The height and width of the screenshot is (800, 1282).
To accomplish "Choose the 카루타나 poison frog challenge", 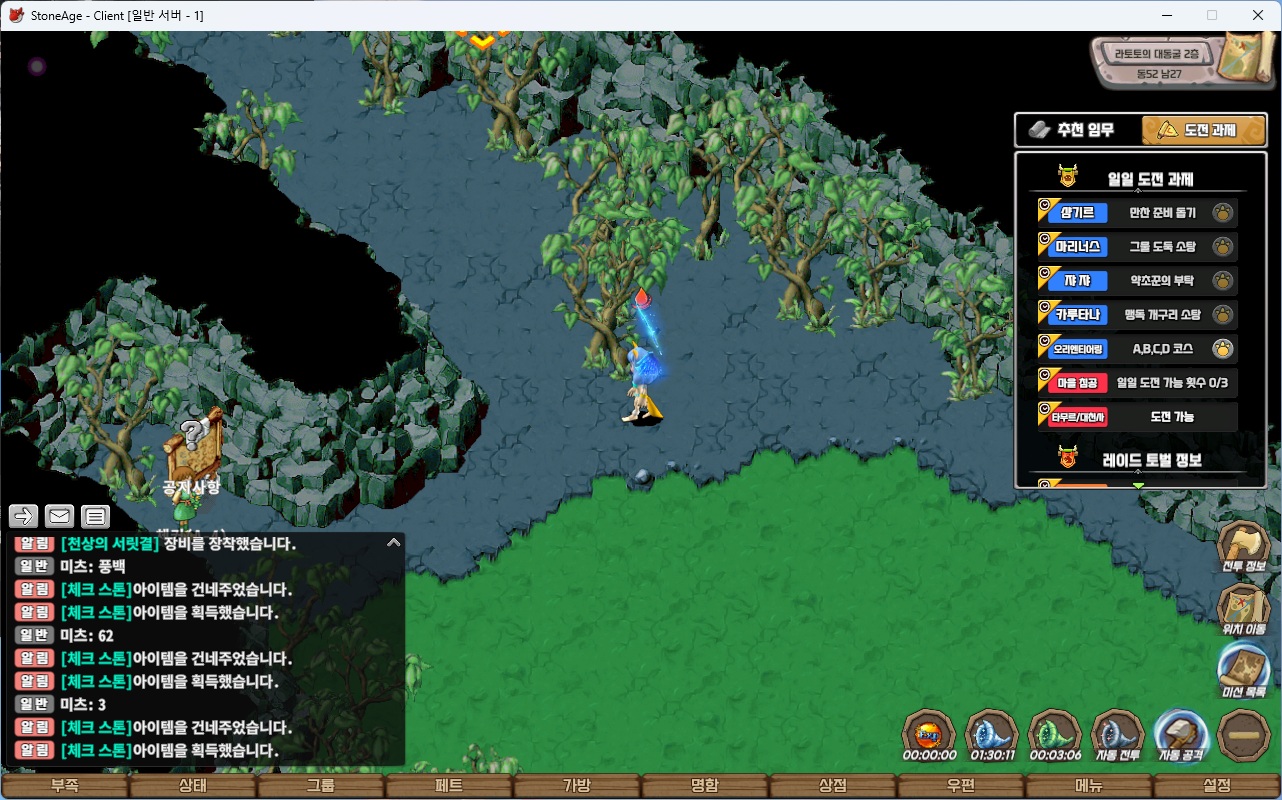I will tap(1138, 315).
